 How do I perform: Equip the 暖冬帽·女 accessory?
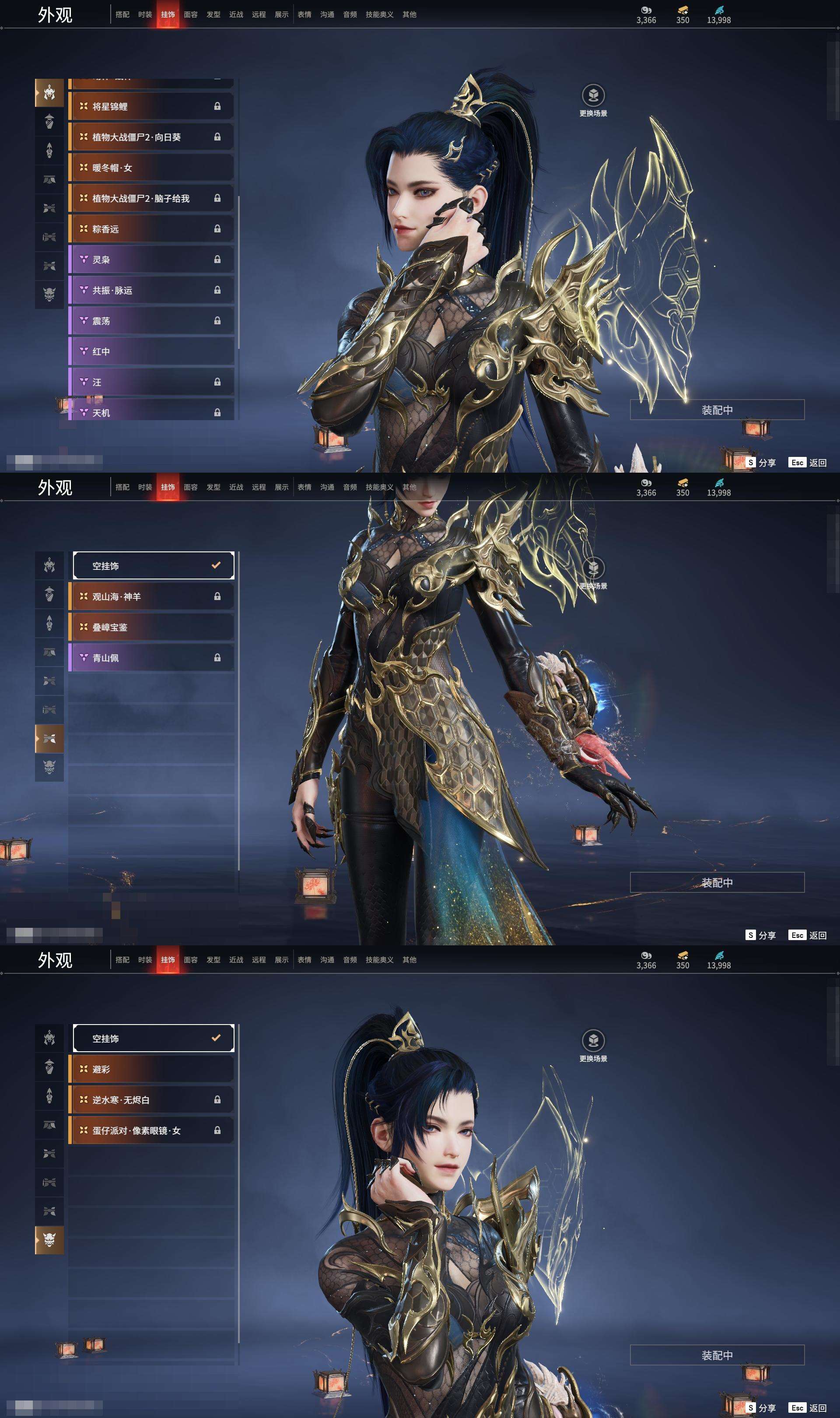click(x=150, y=168)
